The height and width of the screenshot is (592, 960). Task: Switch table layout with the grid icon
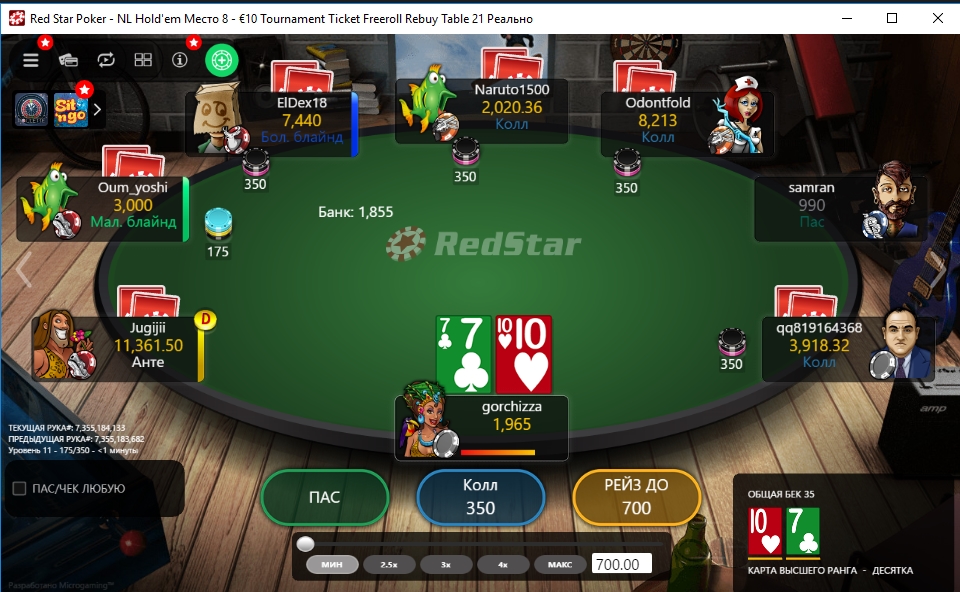click(143, 60)
